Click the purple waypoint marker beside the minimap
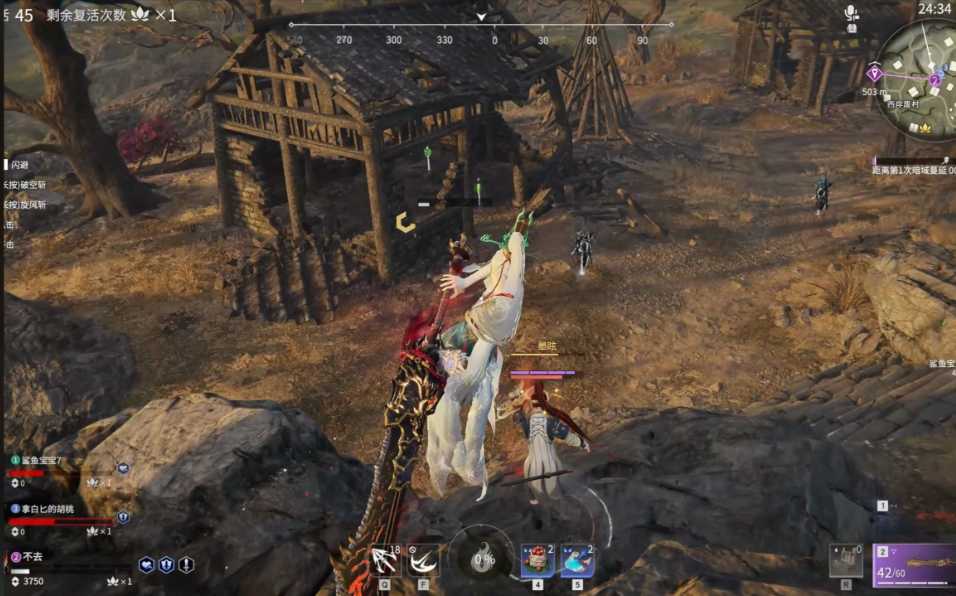Screen dimensions: 956x596 click(875, 73)
